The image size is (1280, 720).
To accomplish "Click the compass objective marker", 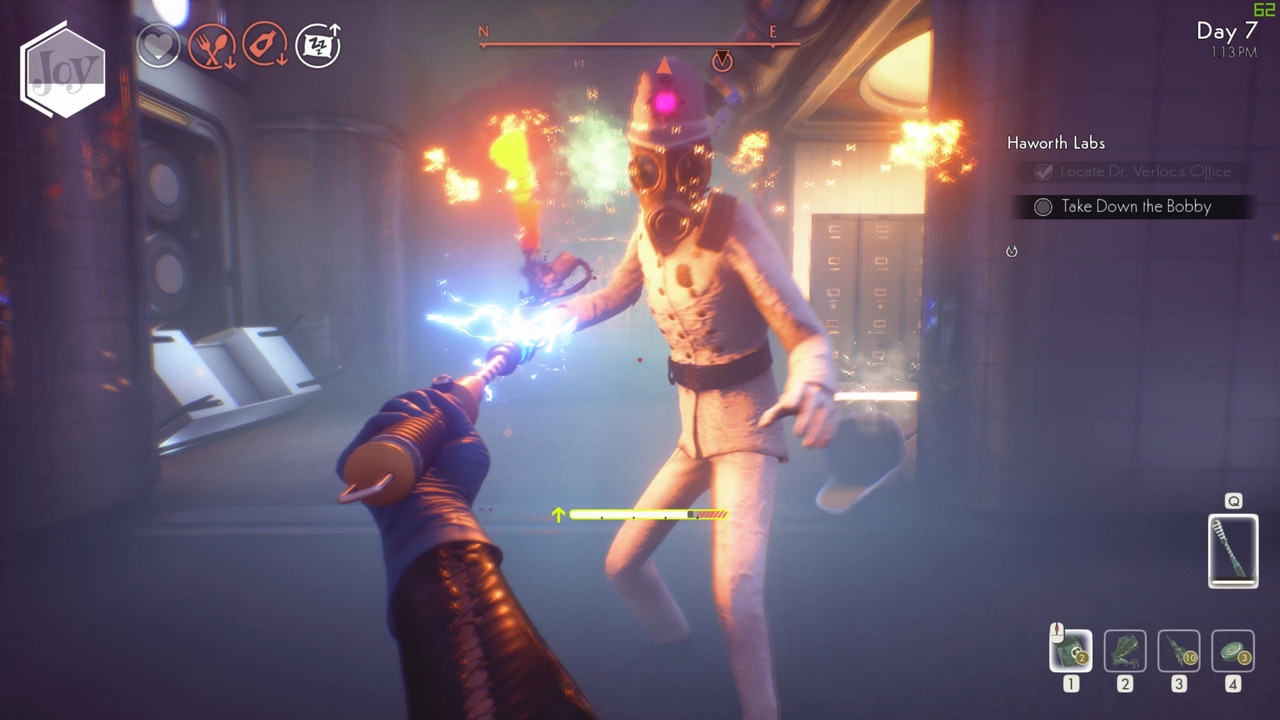I will point(722,62).
